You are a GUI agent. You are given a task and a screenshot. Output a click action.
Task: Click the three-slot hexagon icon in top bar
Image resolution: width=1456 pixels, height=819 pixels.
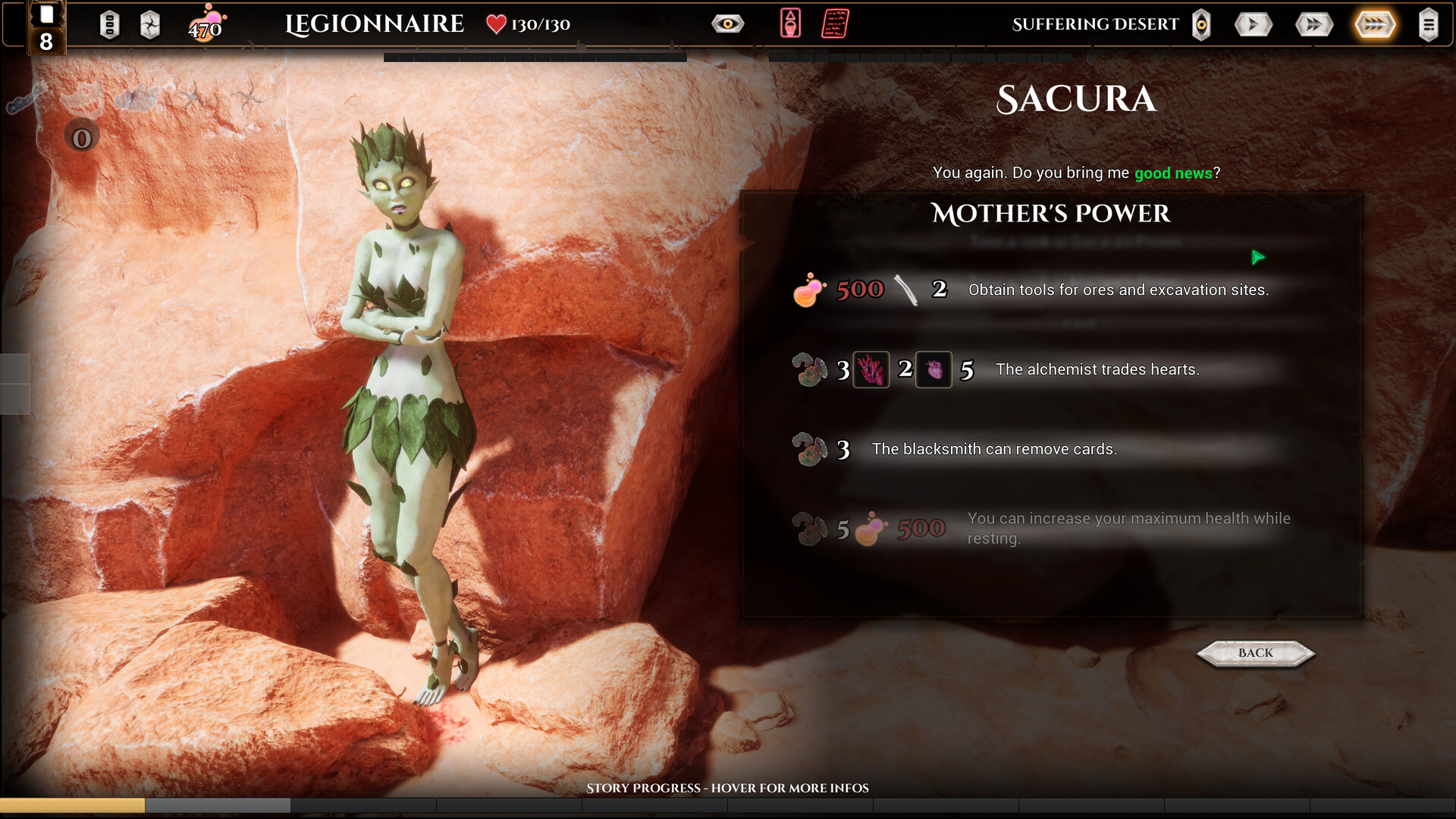point(110,25)
